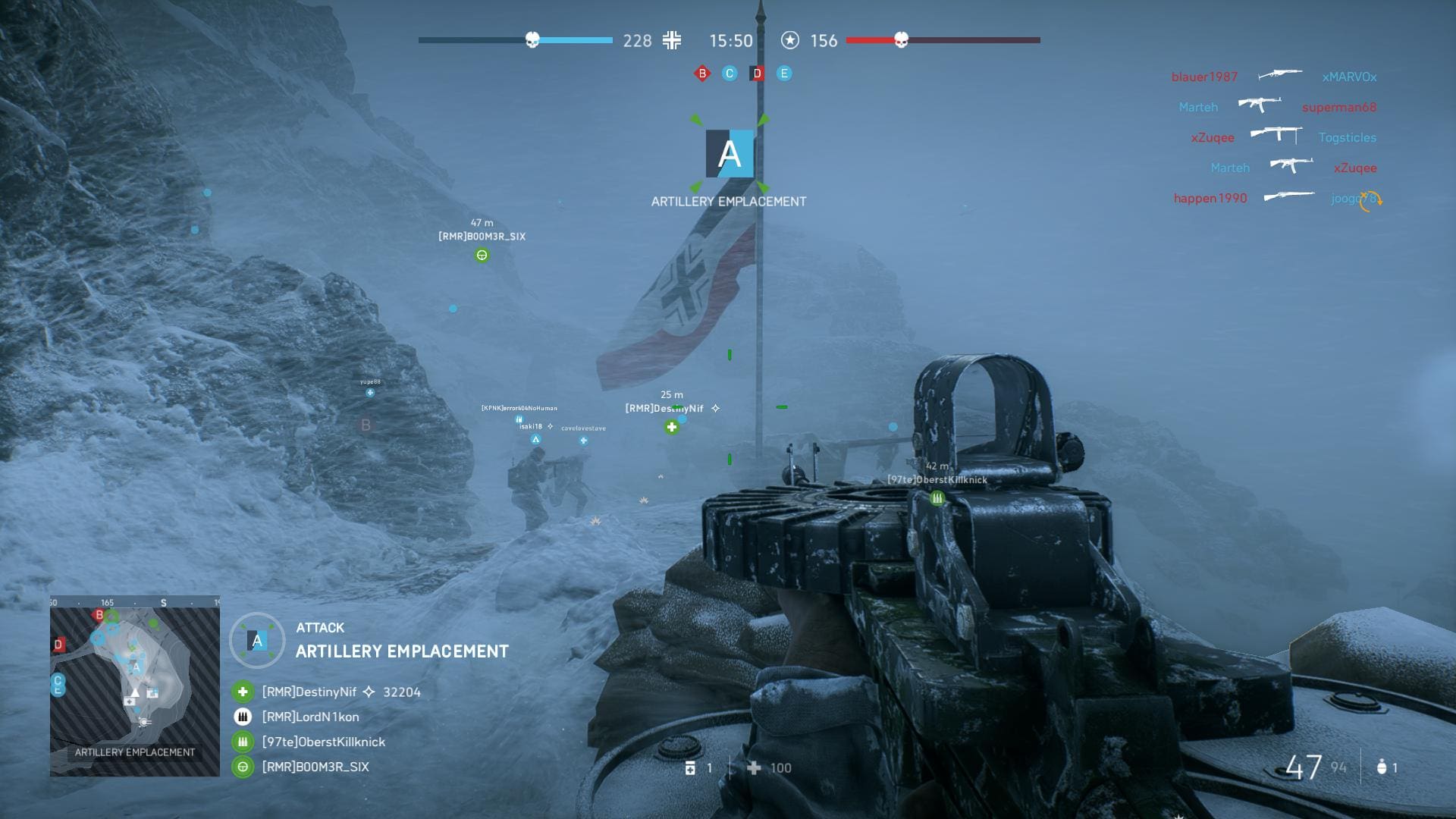The image size is (1456, 819).
Task: Click the German team cross icon by 228
Action: 672,40
